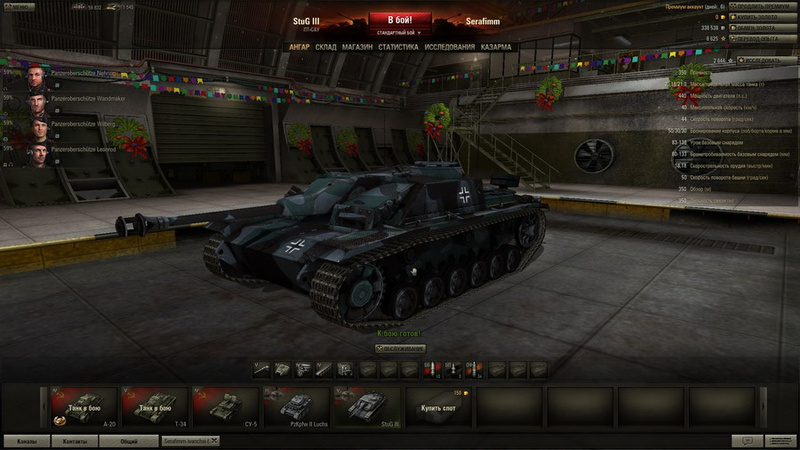800x450 pixels.
Task: Open the Каналы chat button
Action: tap(27, 440)
